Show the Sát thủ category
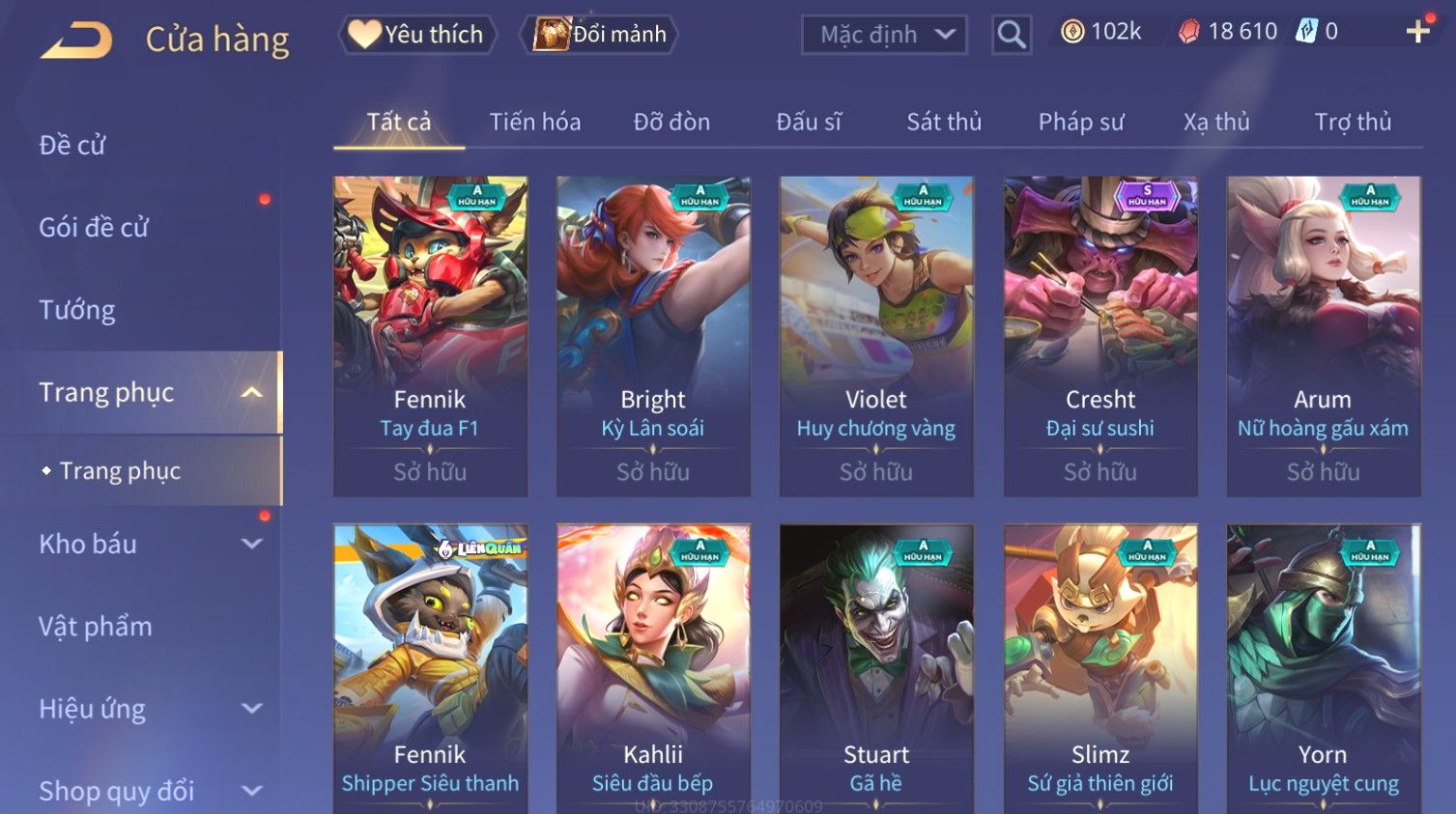Screen dimensions: 1456x814 pos(944,122)
